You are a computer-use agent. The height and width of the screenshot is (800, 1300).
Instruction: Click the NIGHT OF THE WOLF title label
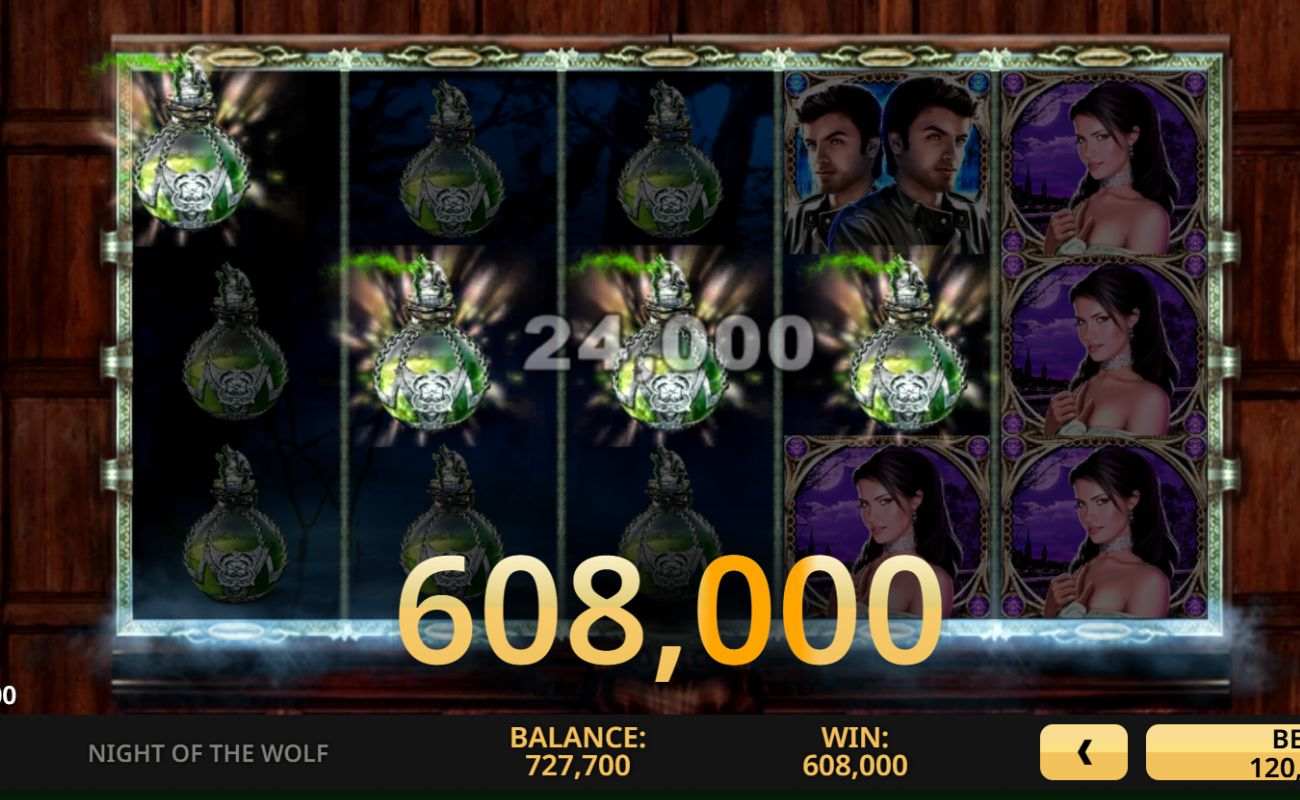pyautogui.click(x=210, y=753)
